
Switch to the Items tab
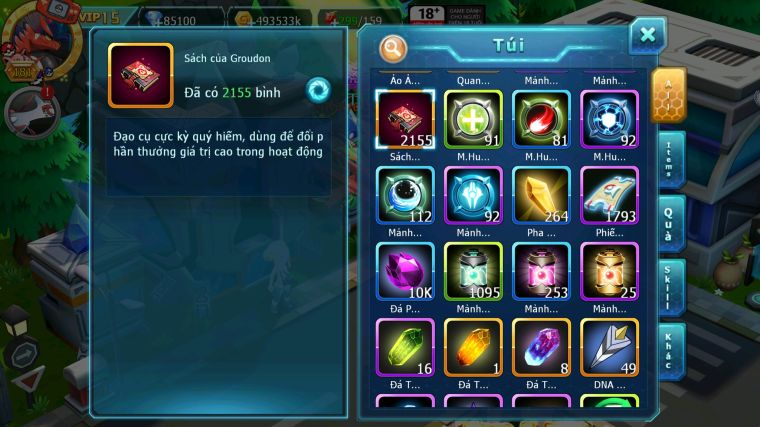670,159
